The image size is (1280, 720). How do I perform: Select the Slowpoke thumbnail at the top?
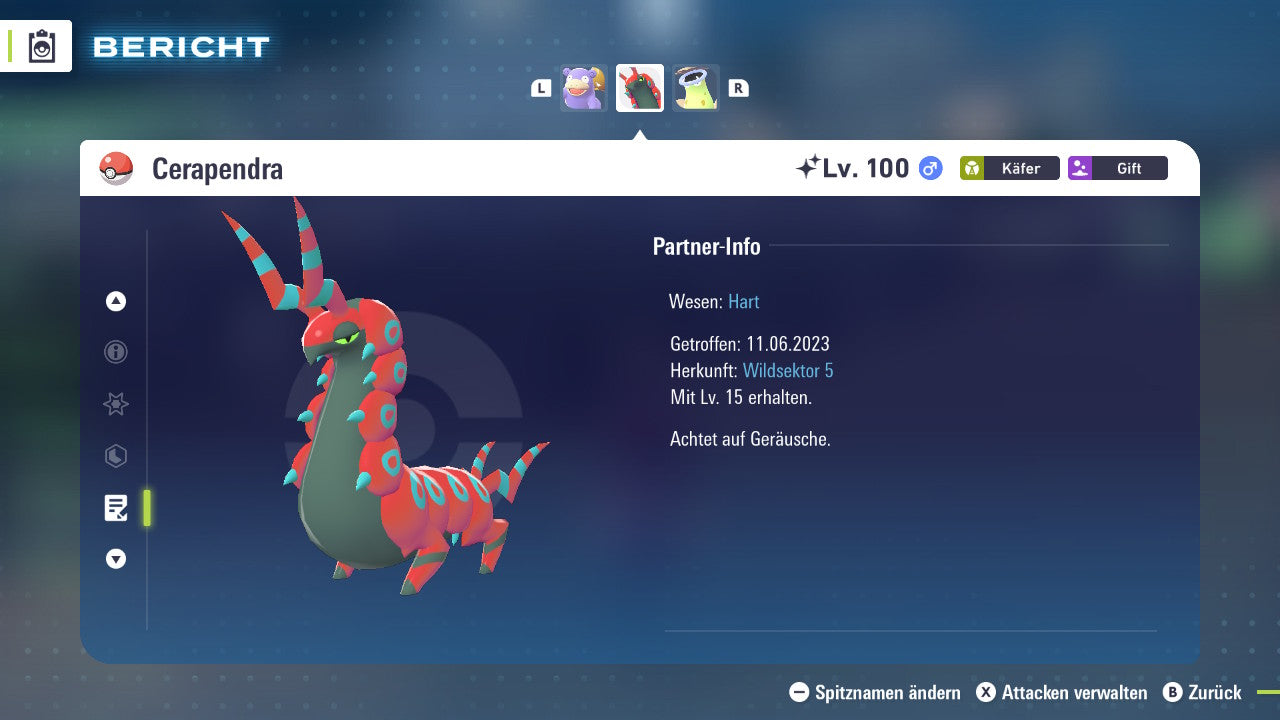(583, 87)
